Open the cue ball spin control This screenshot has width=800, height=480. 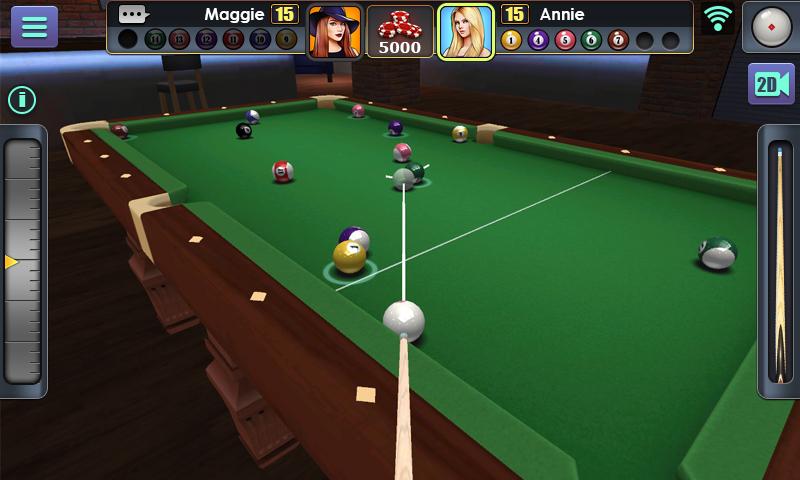(771, 26)
